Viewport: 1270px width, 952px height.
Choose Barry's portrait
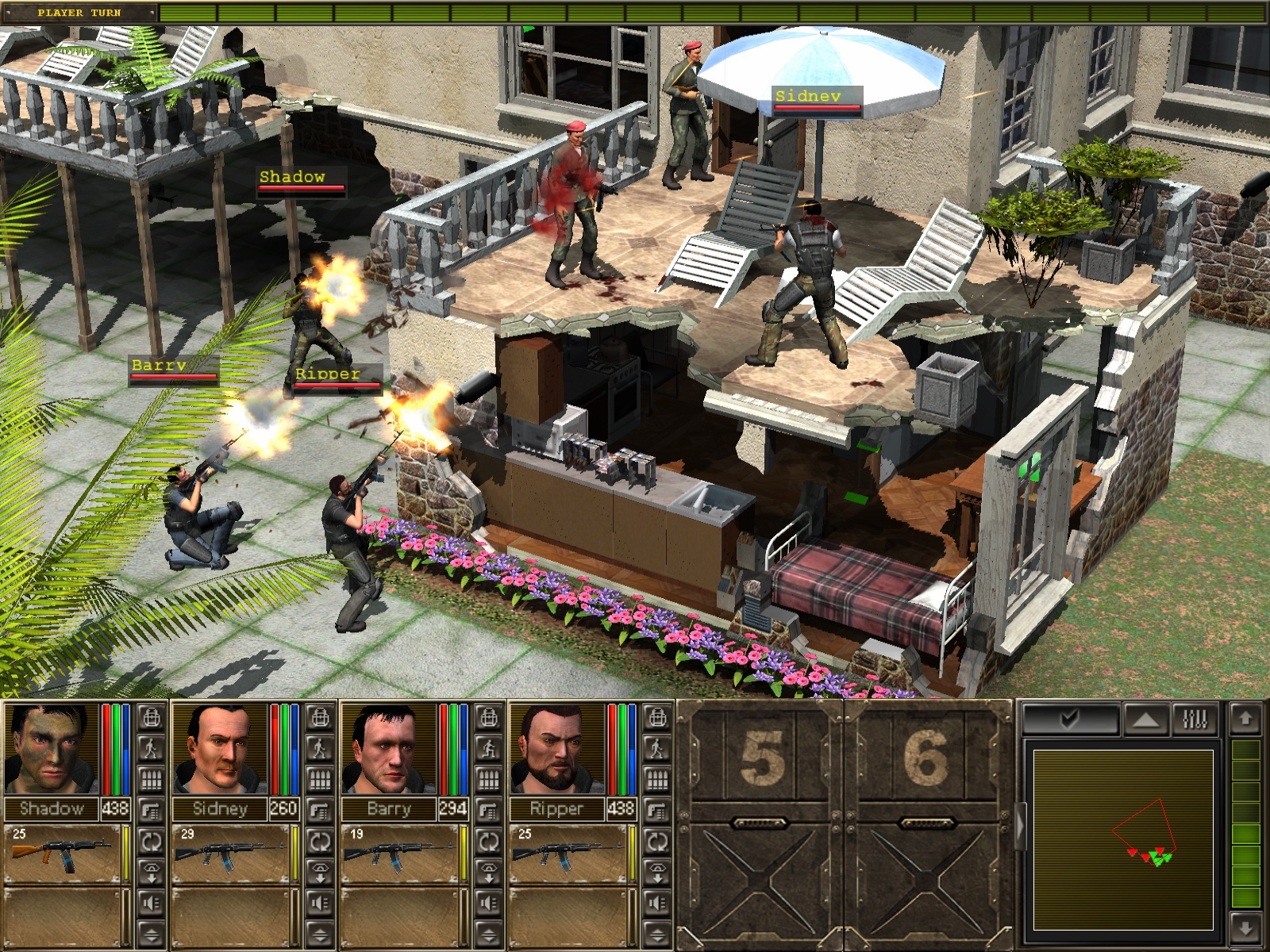point(389,748)
